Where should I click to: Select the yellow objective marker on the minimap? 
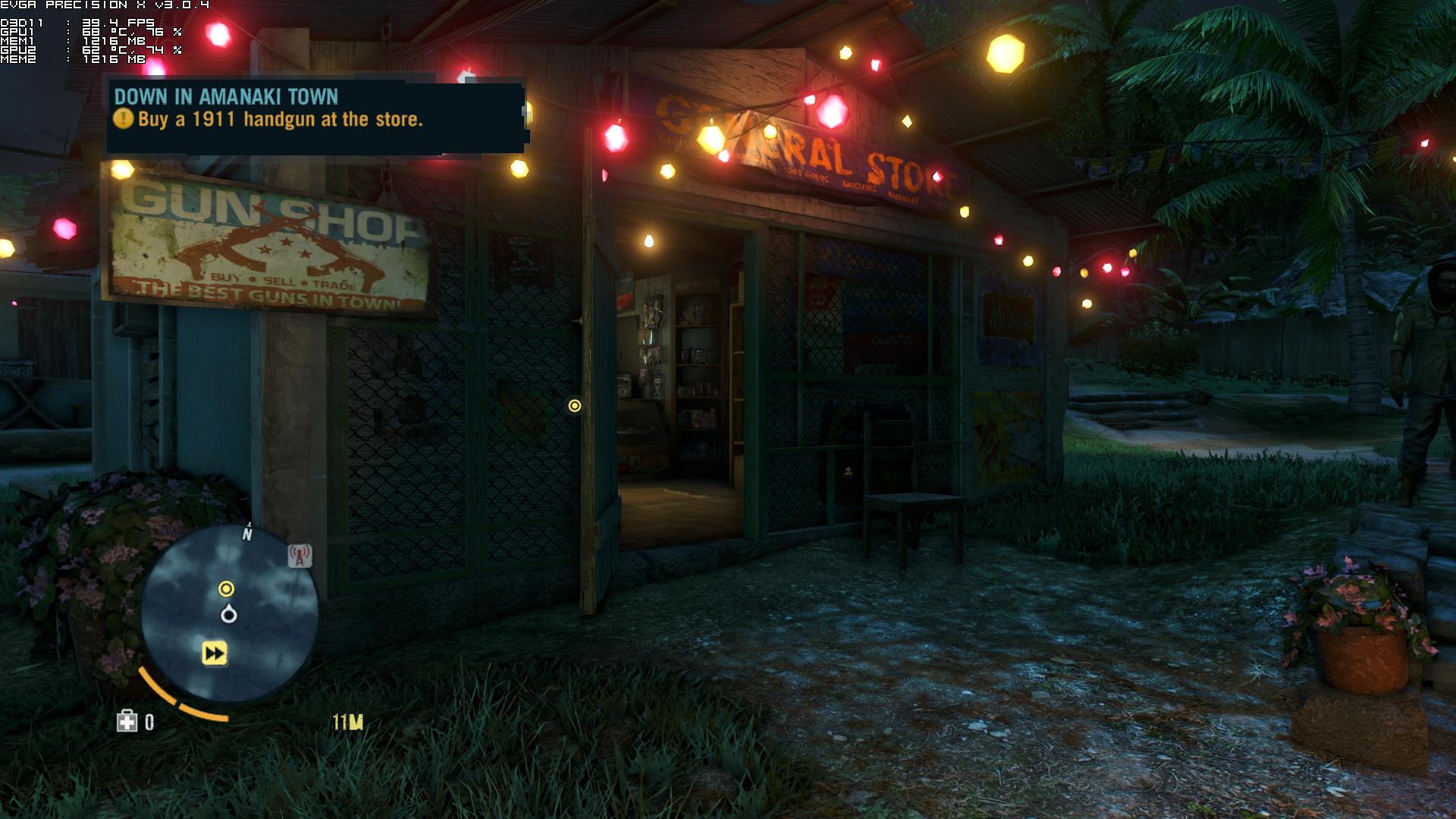[x=226, y=588]
